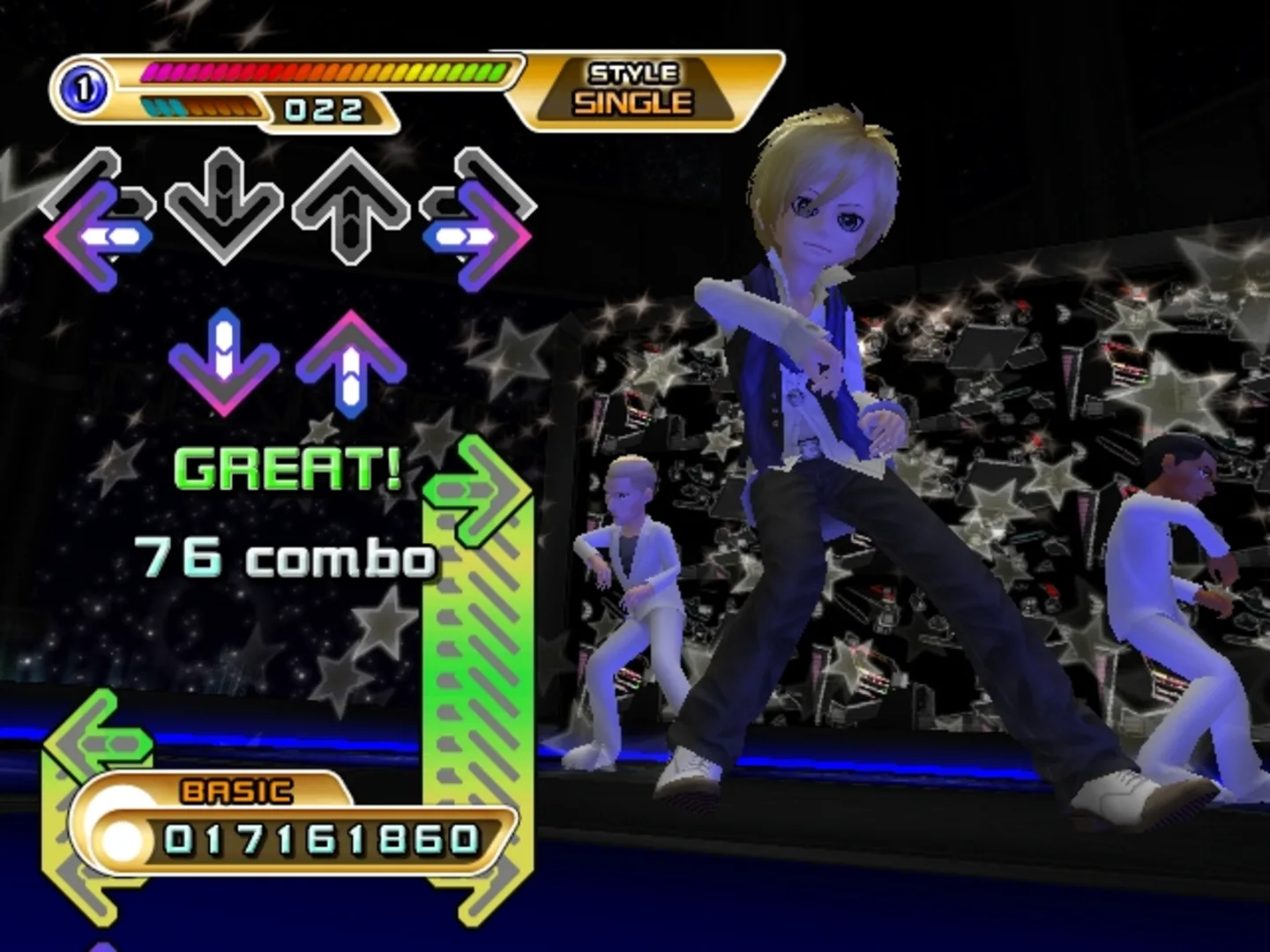Tap the scrolling pink down arrow note
This screenshot has height=952, width=1270.
(x=225, y=361)
